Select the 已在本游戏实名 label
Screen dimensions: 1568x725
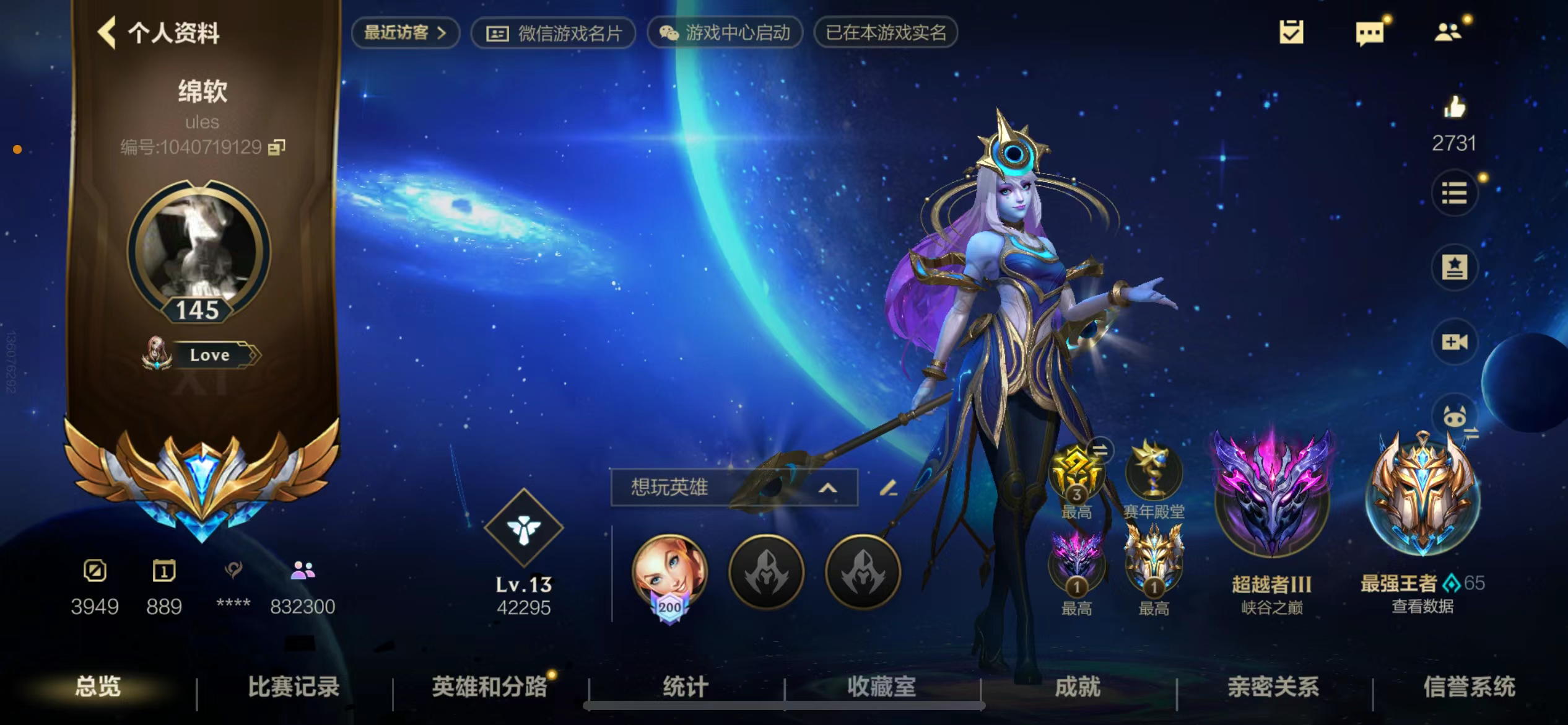[884, 33]
